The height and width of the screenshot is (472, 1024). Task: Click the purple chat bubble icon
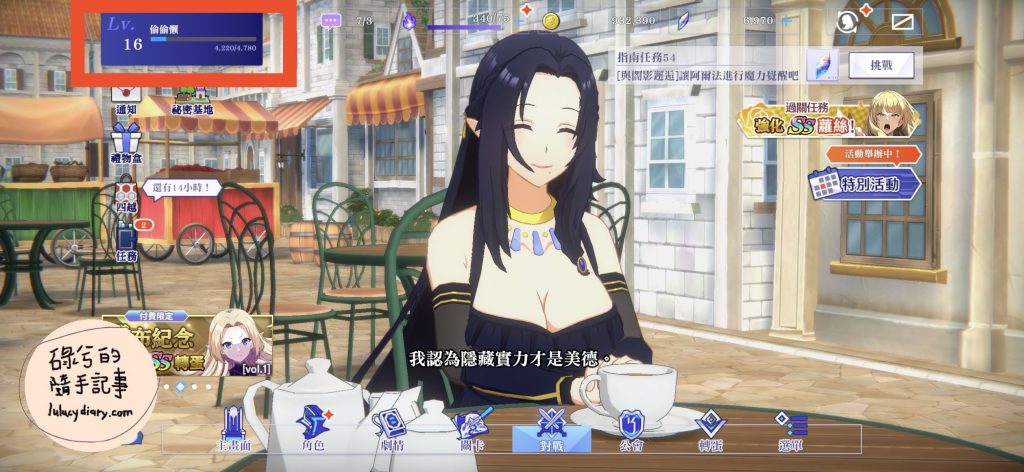pyautogui.click(x=331, y=20)
